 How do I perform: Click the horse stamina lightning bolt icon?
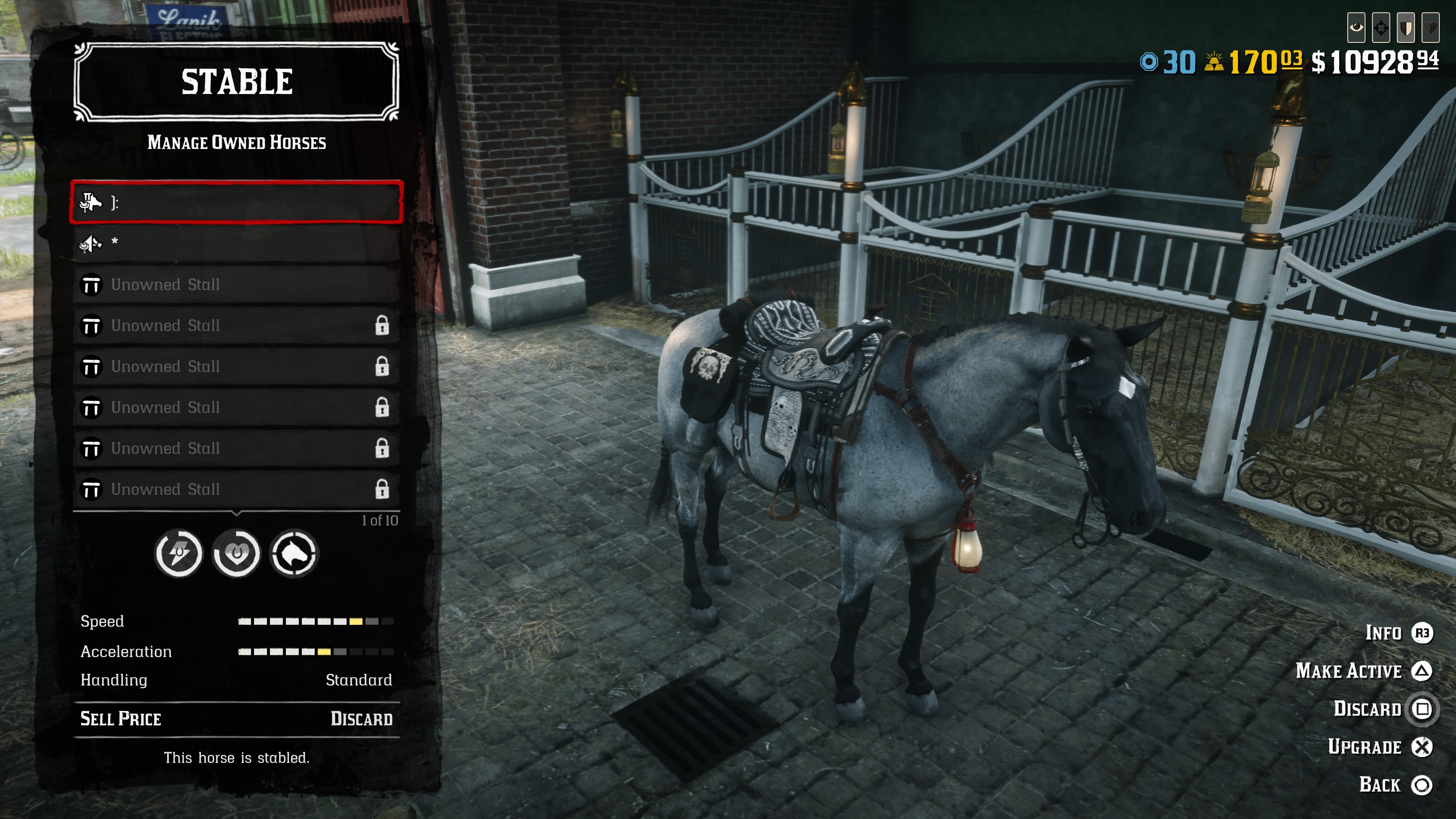coord(179,553)
